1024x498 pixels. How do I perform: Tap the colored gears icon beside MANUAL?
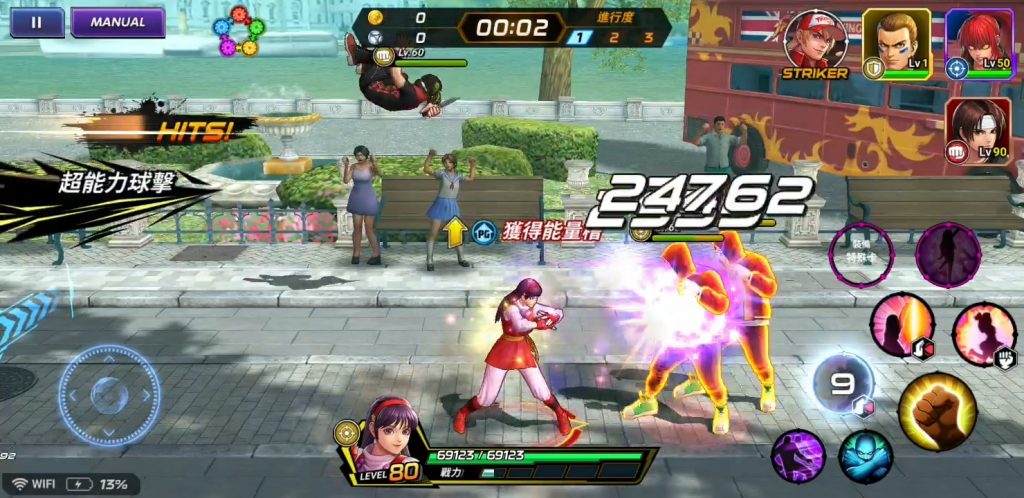pyautogui.click(x=240, y=30)
